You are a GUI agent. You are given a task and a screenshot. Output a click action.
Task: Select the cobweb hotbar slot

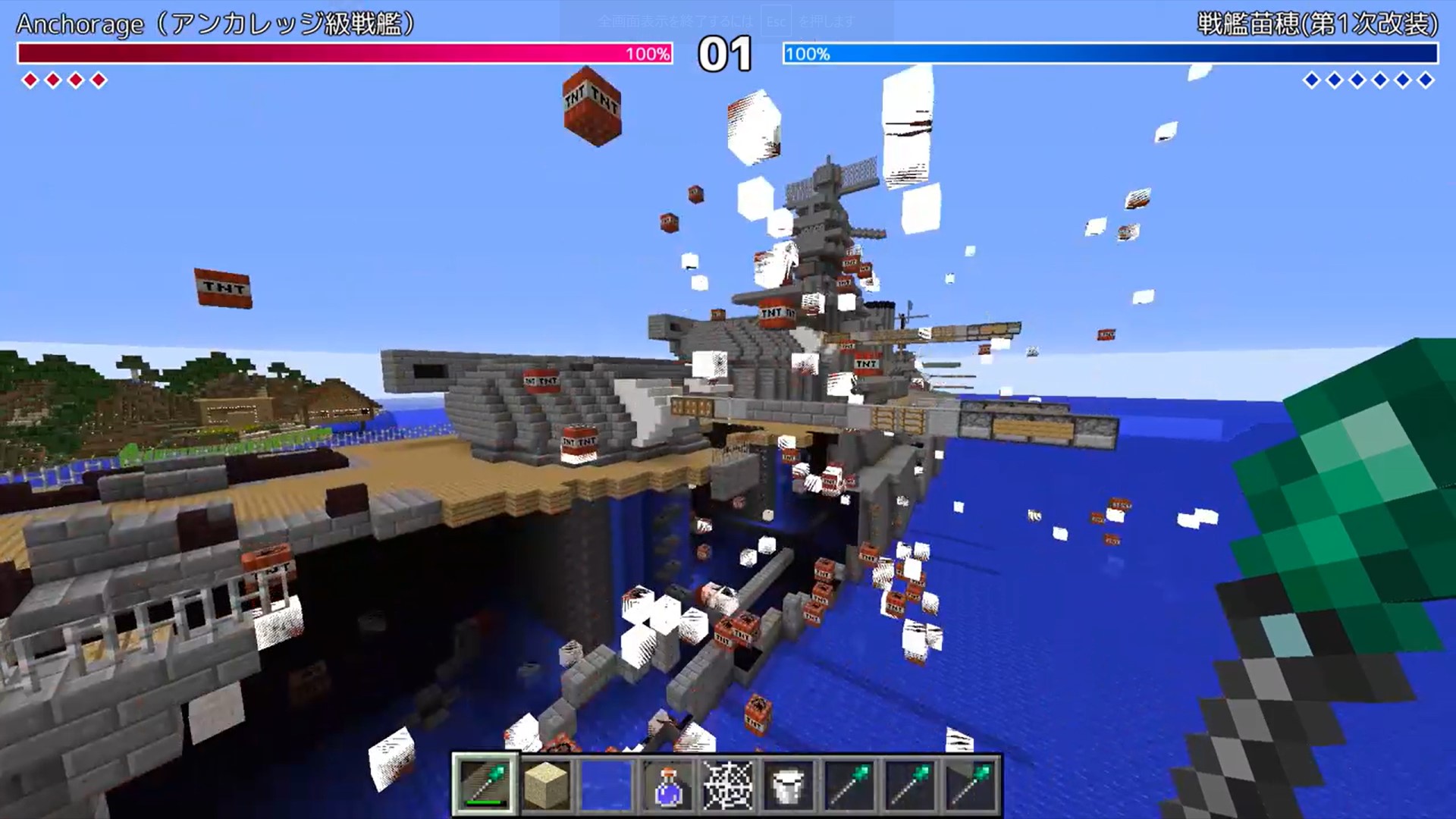728,786
